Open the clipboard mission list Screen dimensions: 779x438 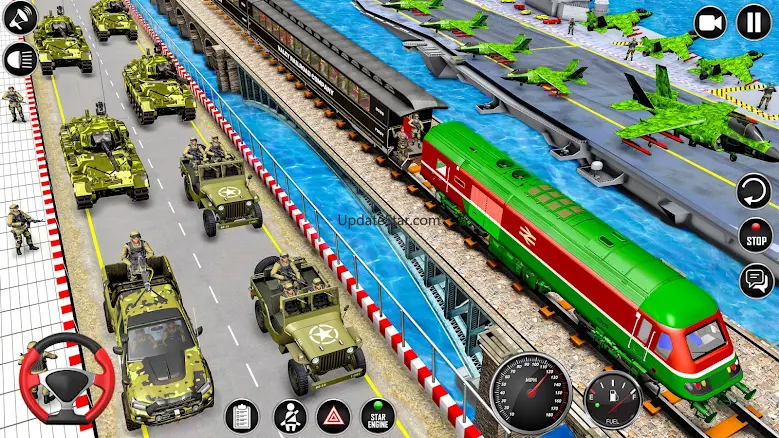click(241, 416)
